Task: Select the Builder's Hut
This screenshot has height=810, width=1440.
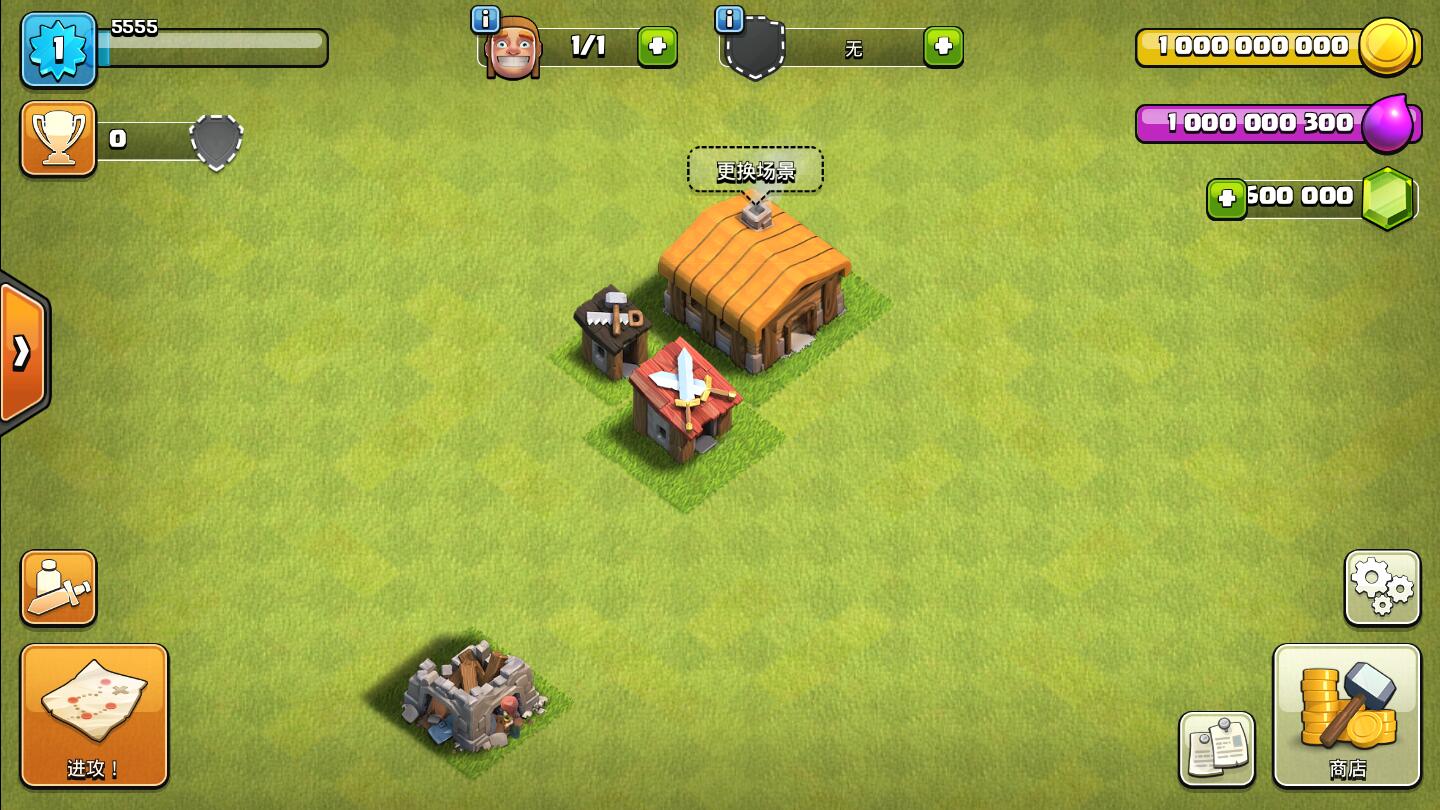Action: (613, 330)
